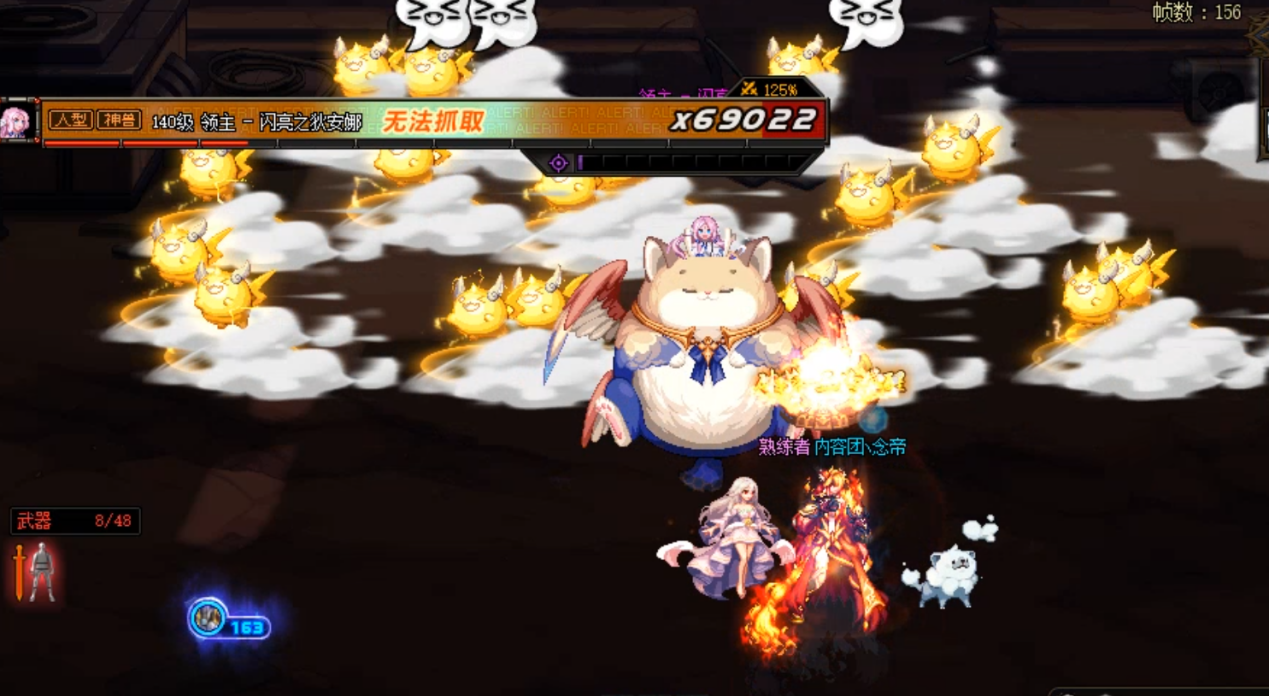Click the 神兽 type tag on boss bar

[118, 121]
